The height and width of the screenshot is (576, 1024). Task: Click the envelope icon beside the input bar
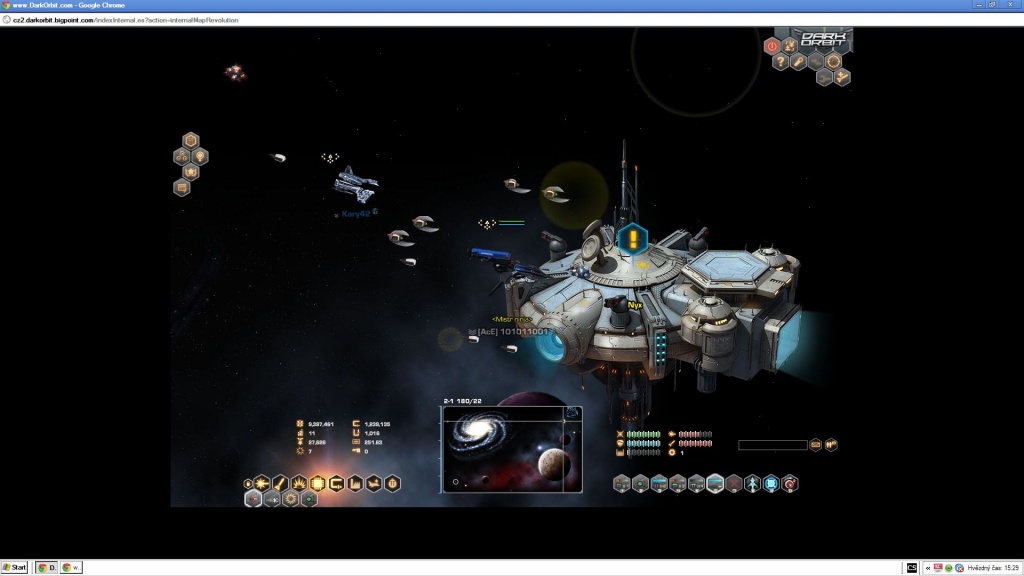pos(815,445)
